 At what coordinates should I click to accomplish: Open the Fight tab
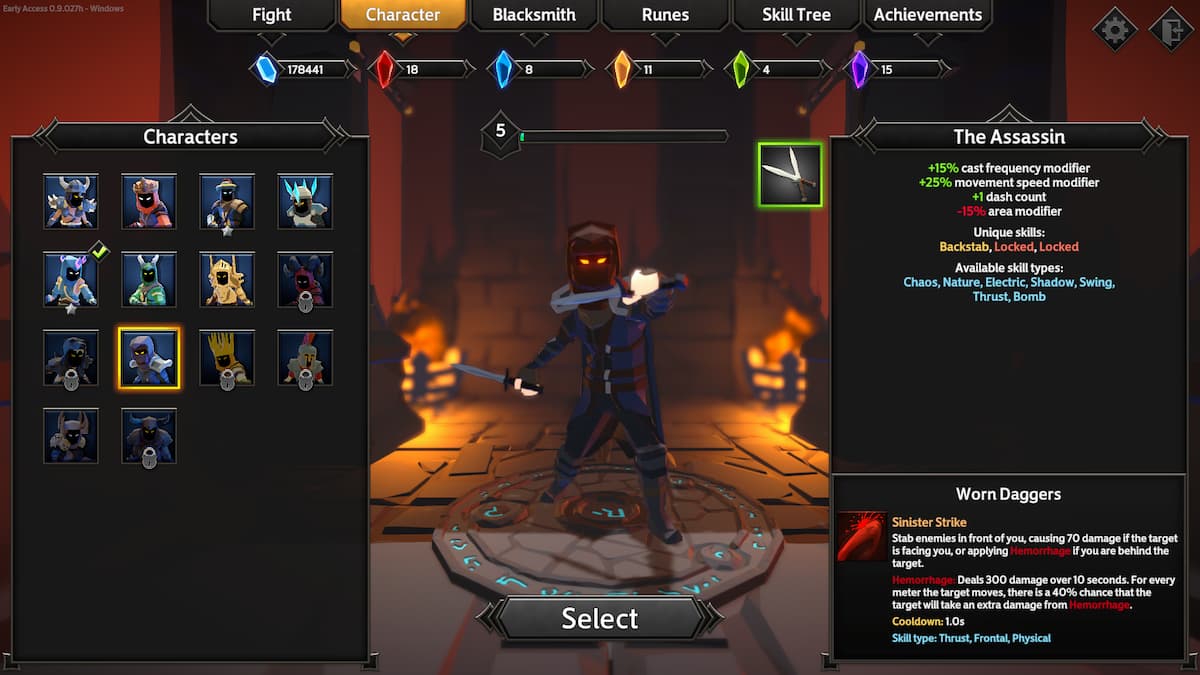pyautogui.click(x=271, y=15)
